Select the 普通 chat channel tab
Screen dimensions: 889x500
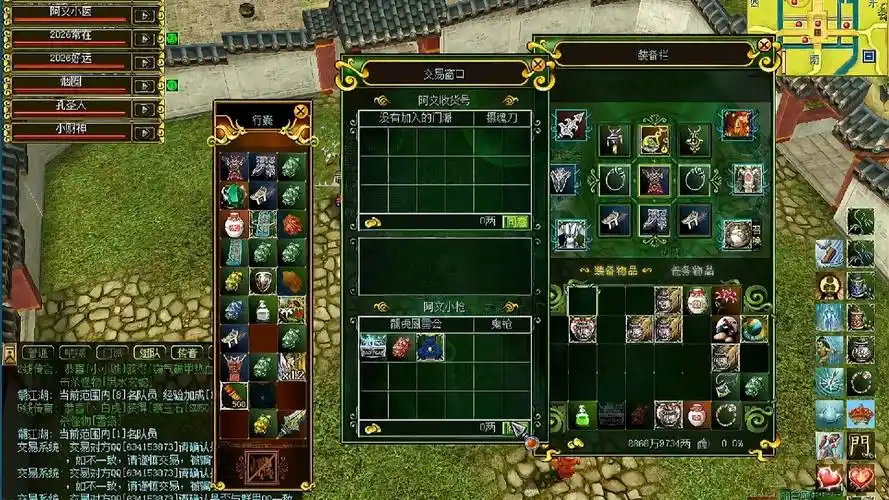(39, 353)
